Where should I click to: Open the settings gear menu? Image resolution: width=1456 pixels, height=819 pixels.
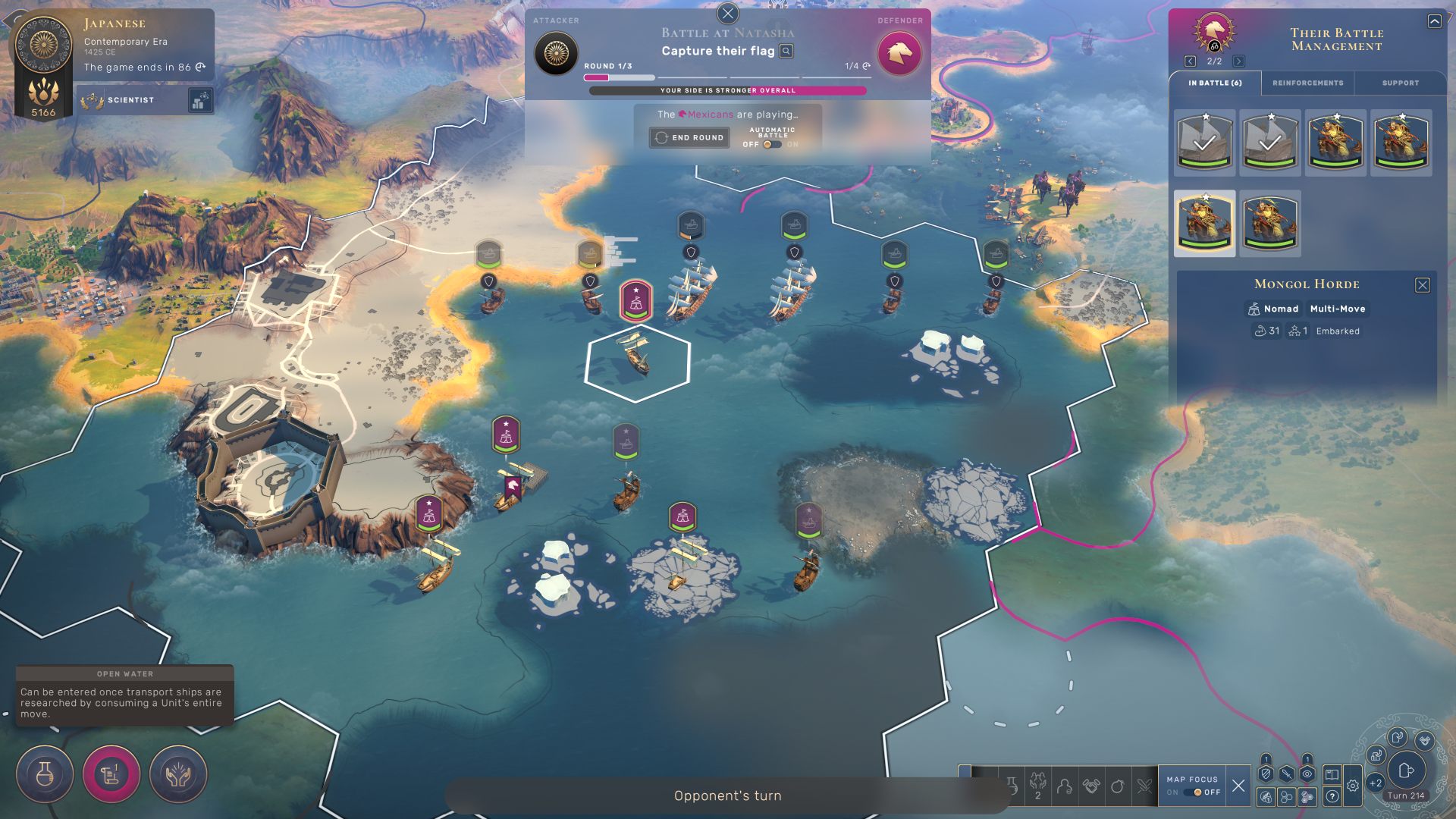(1353, 786)
